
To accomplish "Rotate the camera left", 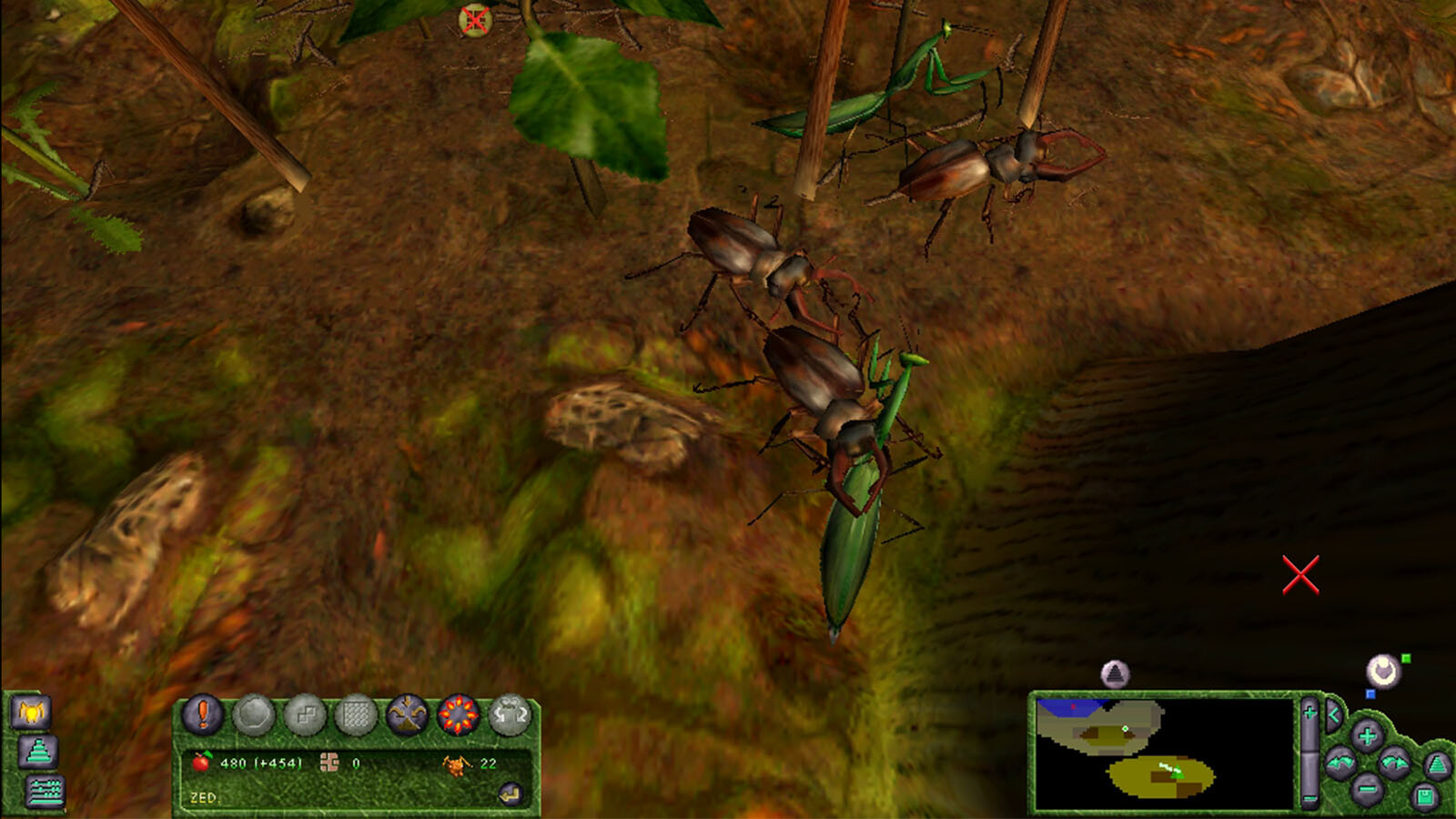I will pos(1340,763).
